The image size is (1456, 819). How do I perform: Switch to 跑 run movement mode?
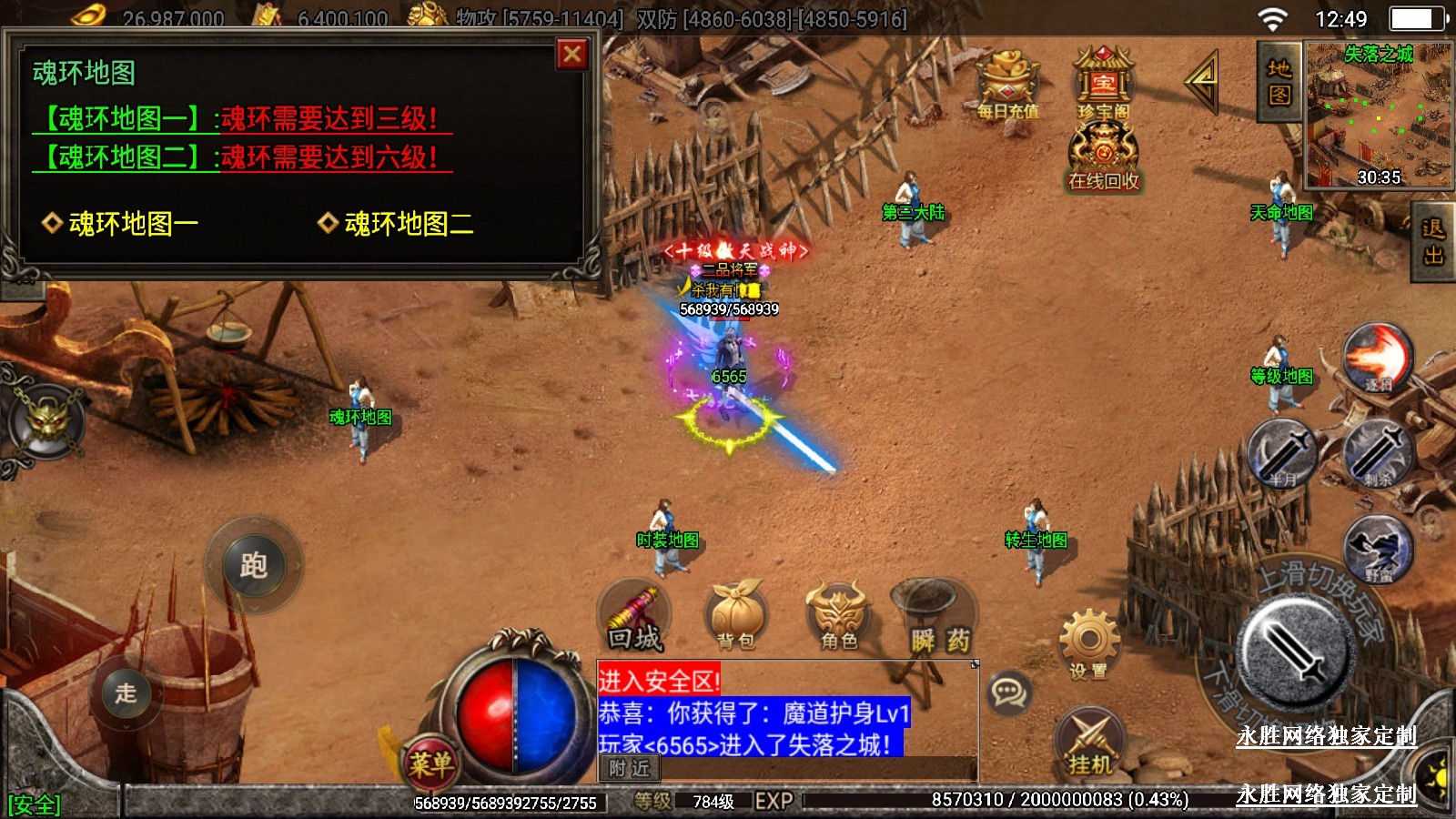point(253,565)
